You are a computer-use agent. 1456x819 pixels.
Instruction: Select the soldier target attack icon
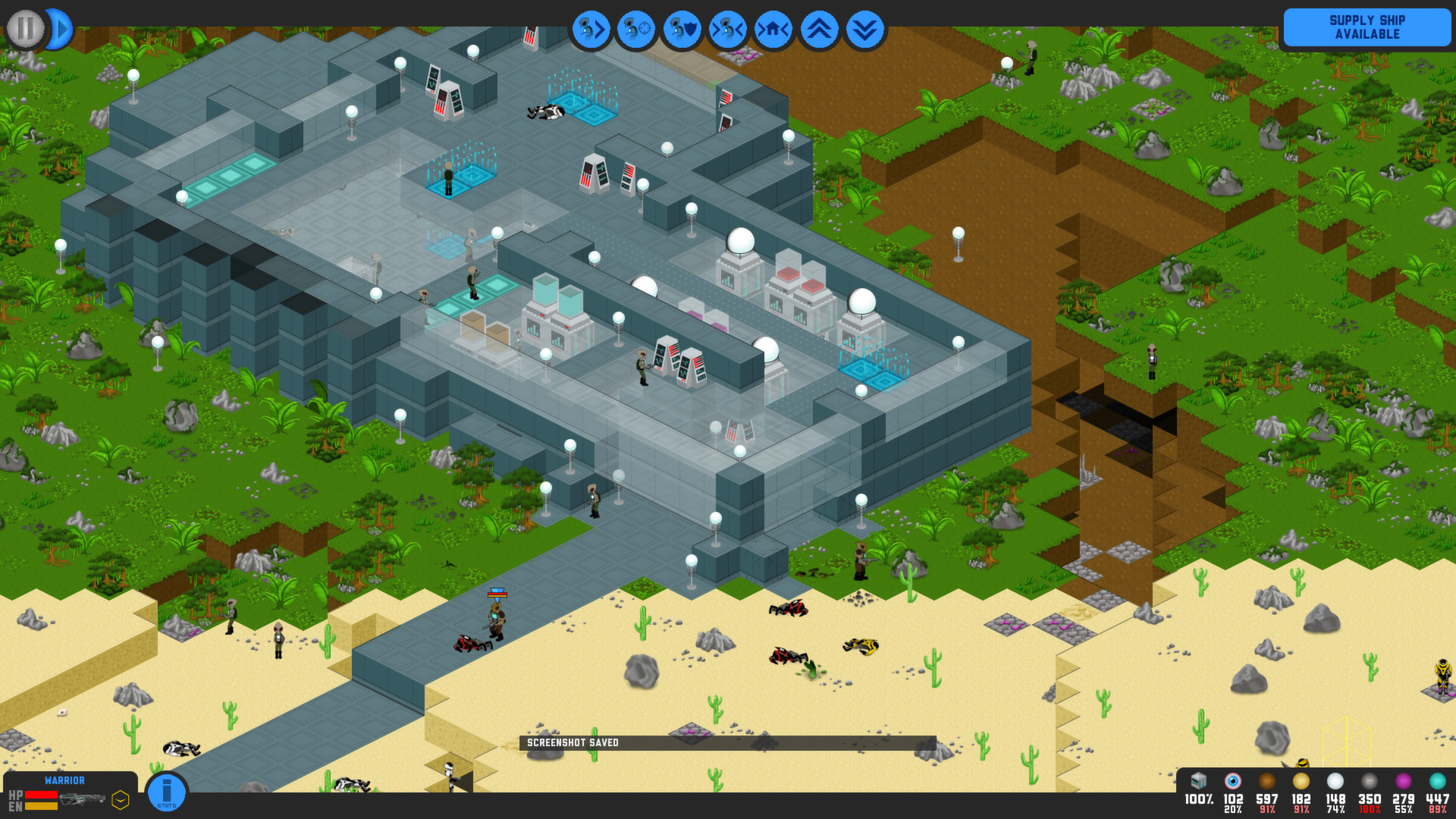(636, 28)
